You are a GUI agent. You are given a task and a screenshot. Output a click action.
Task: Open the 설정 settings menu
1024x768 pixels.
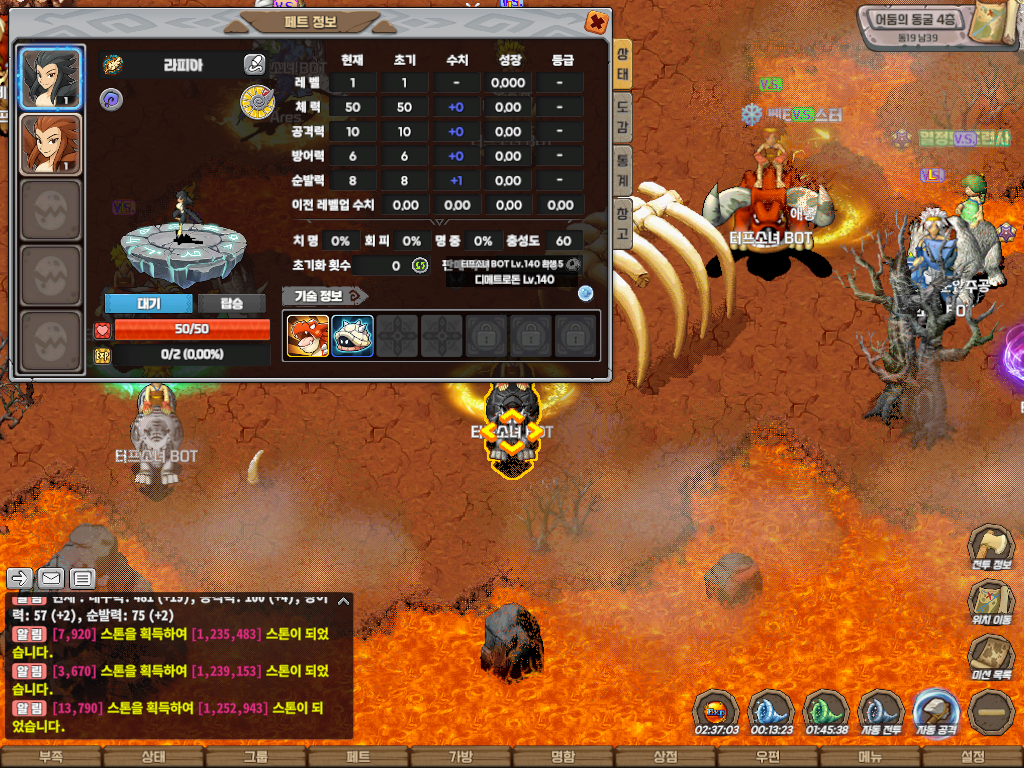coord(972,757)
